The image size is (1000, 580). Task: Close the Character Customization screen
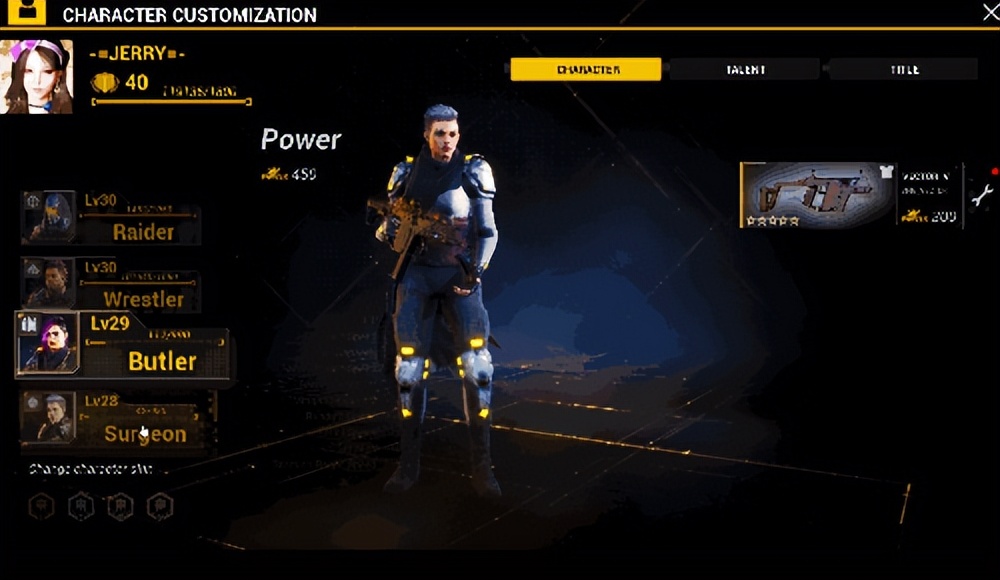point(990,12)
